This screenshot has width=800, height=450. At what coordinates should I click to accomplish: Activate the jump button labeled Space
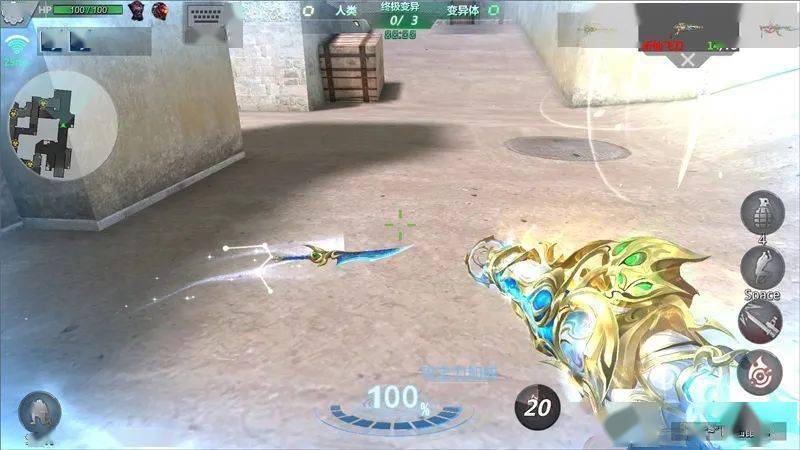click(761, 268)
